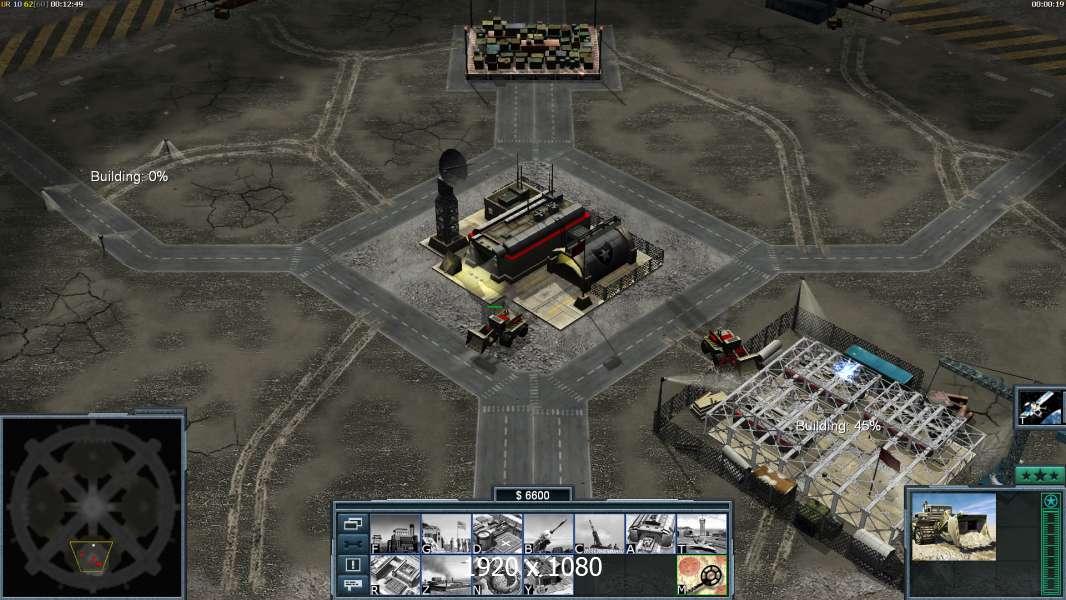Click the overlapping windows button in command bar

tap(353, 523)
